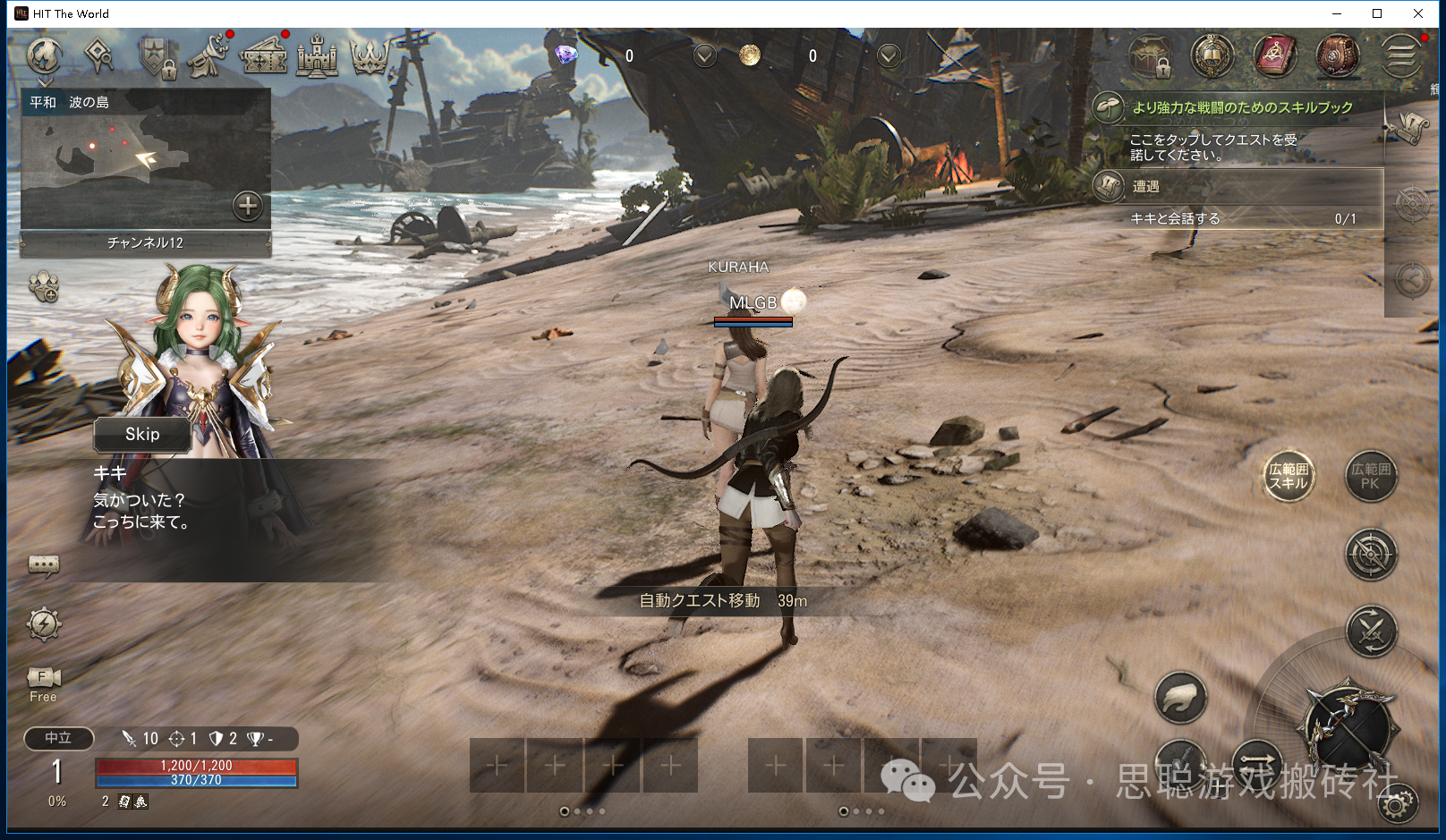
Task: Open the チャンネル12 channel selector
Action: (145, 242)
